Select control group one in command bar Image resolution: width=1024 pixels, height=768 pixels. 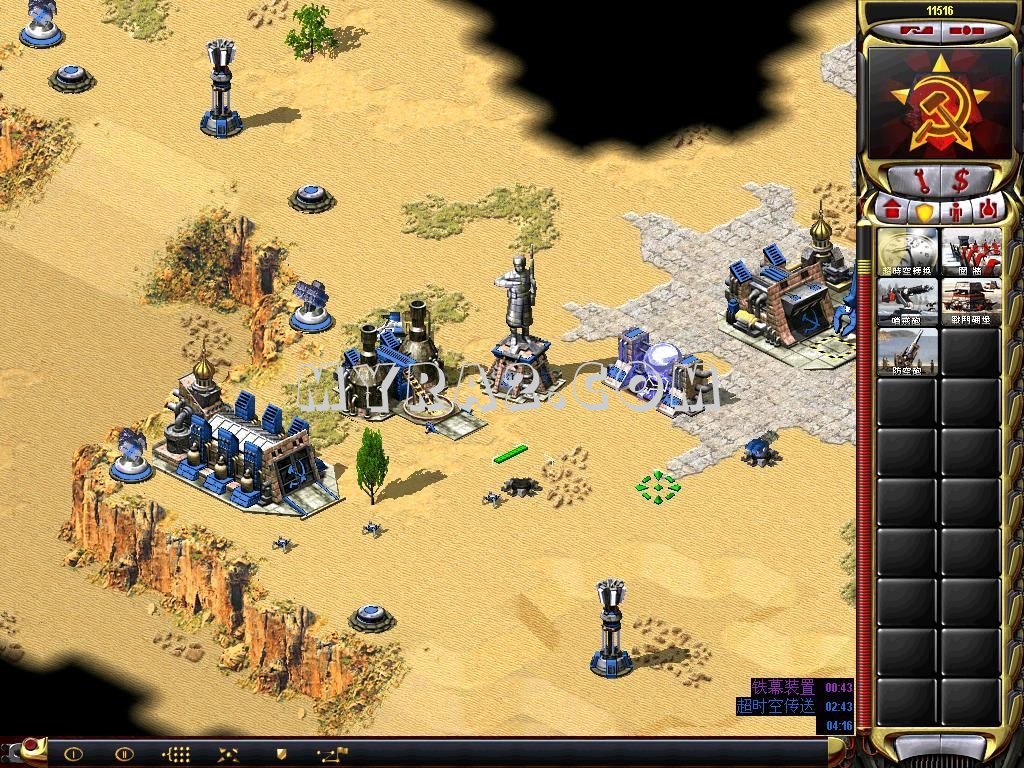pyautogui.click(x=73, y=754)
